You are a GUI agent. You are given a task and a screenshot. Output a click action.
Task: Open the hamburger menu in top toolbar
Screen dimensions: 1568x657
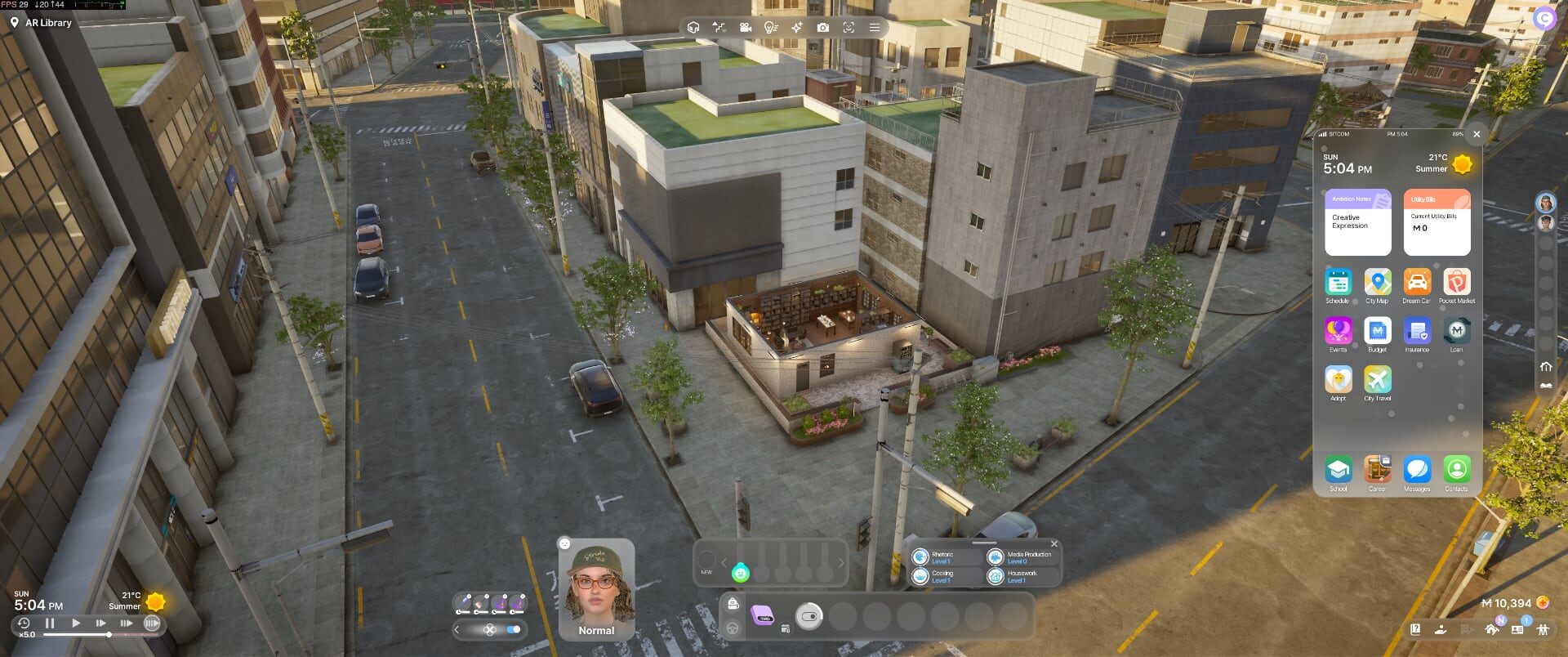874,27
